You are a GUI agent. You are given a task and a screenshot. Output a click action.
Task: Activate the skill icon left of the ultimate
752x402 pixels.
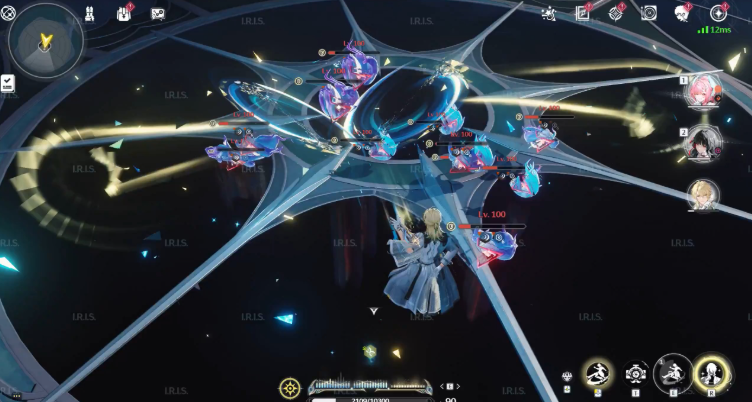[673, 374]
